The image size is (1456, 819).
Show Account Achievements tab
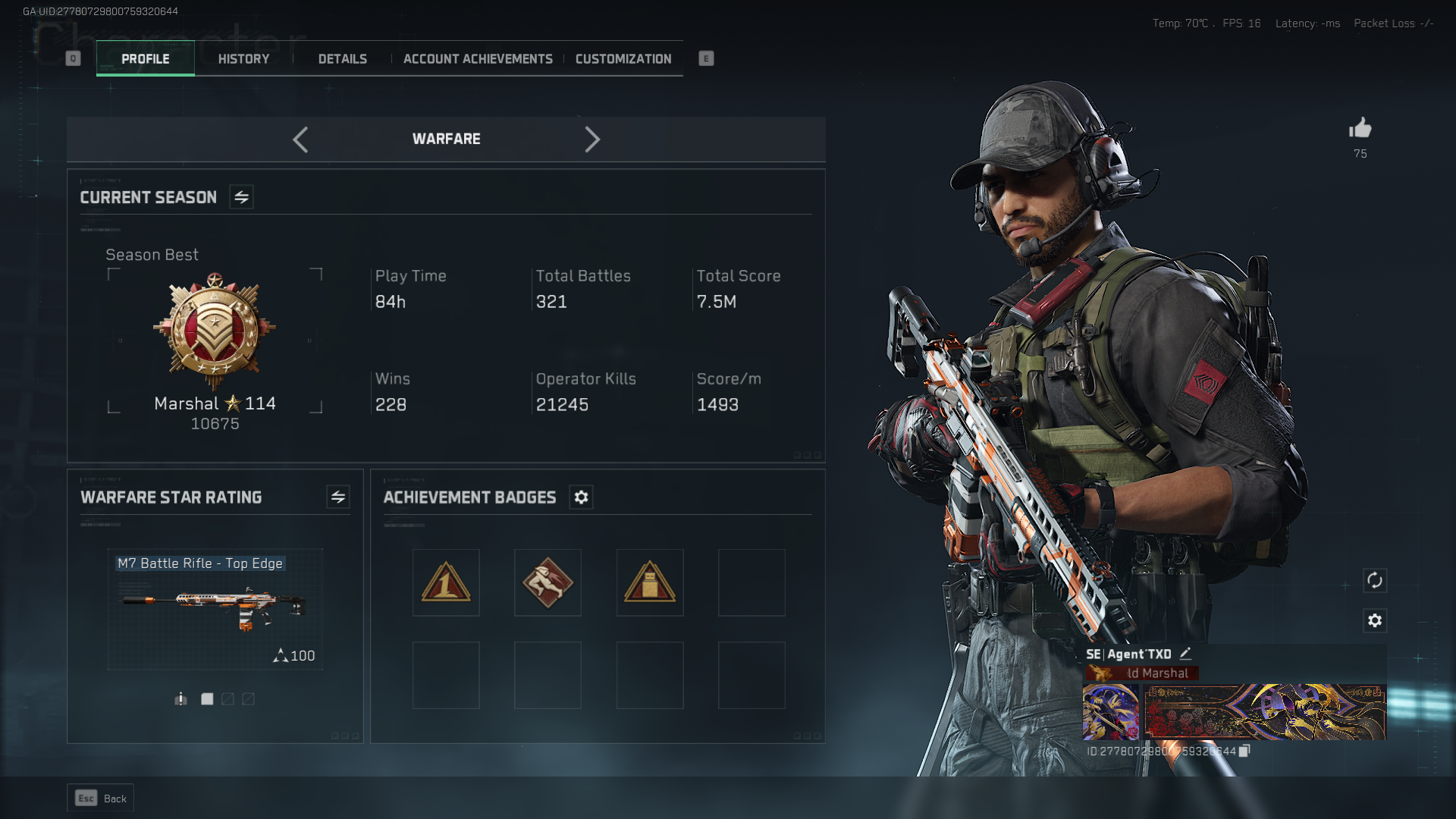tap(478, 59)
